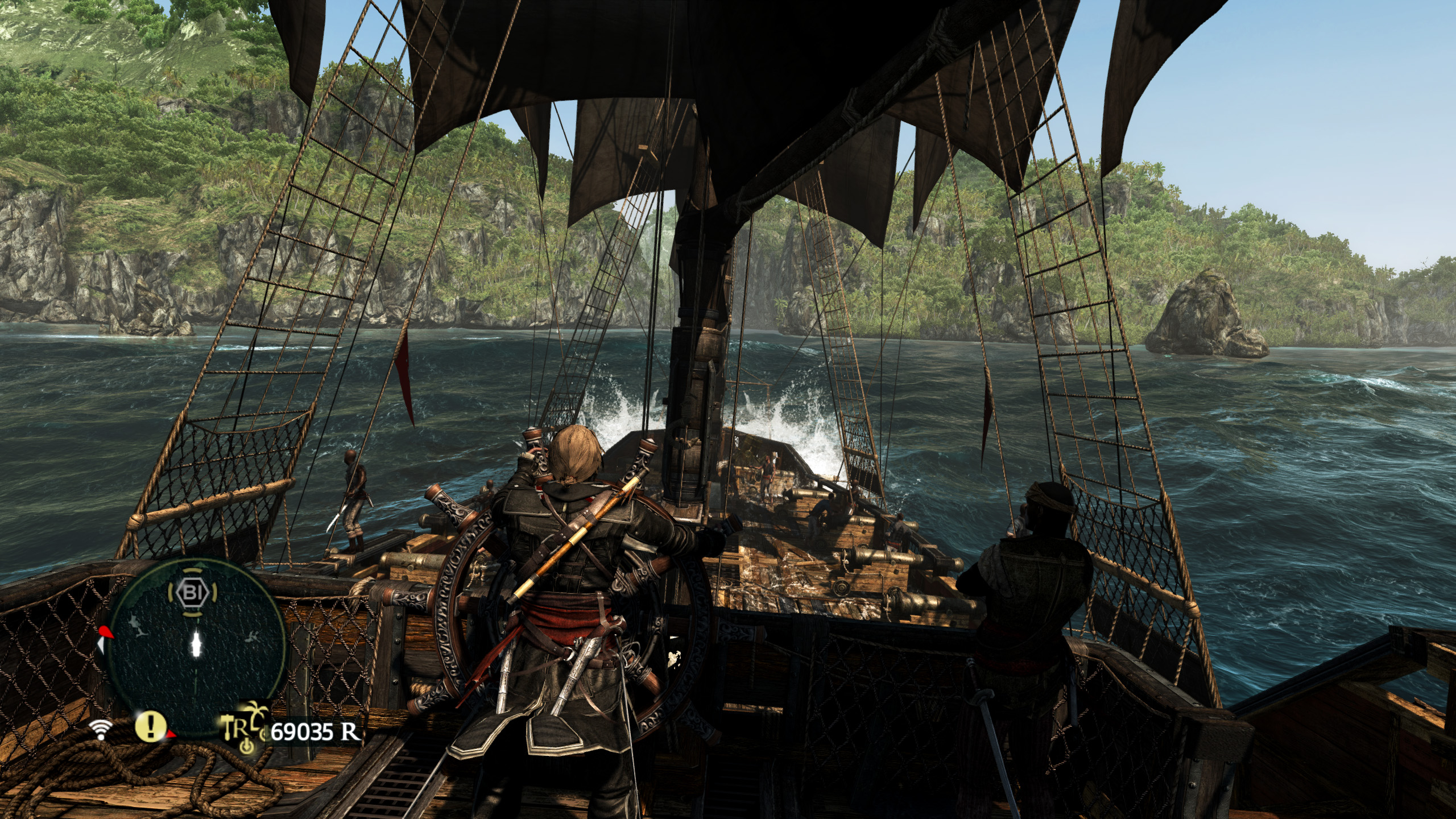
Task: Click the white ship marker on minimap
Action: click(x=197, y=643)
